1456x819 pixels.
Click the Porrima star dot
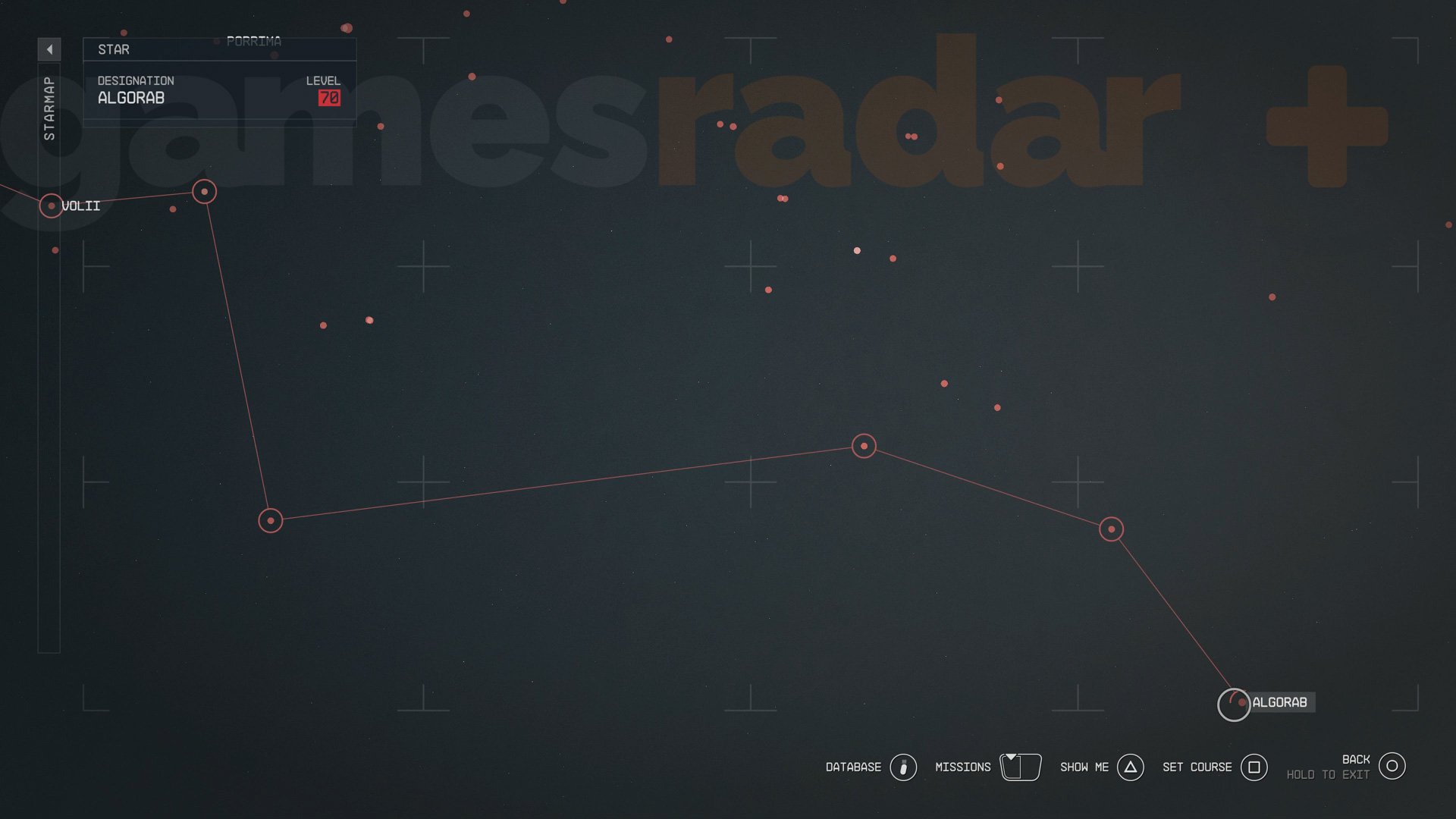[216, 42]
